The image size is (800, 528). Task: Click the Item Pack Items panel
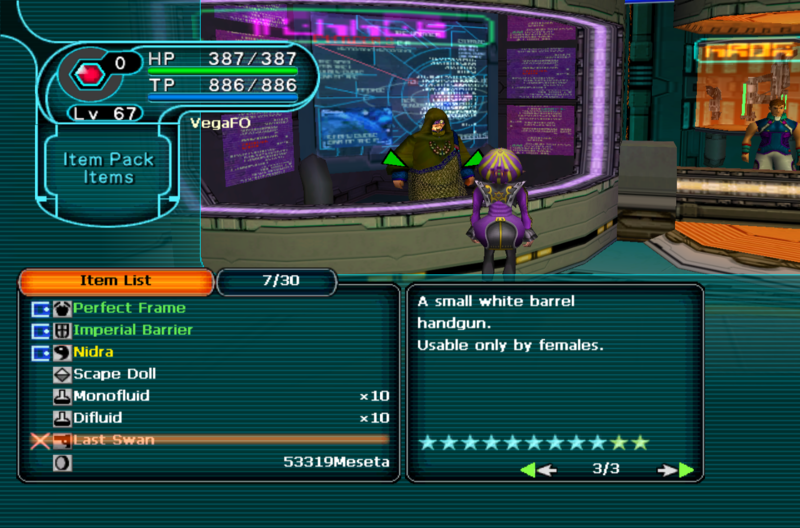[109, 168]
